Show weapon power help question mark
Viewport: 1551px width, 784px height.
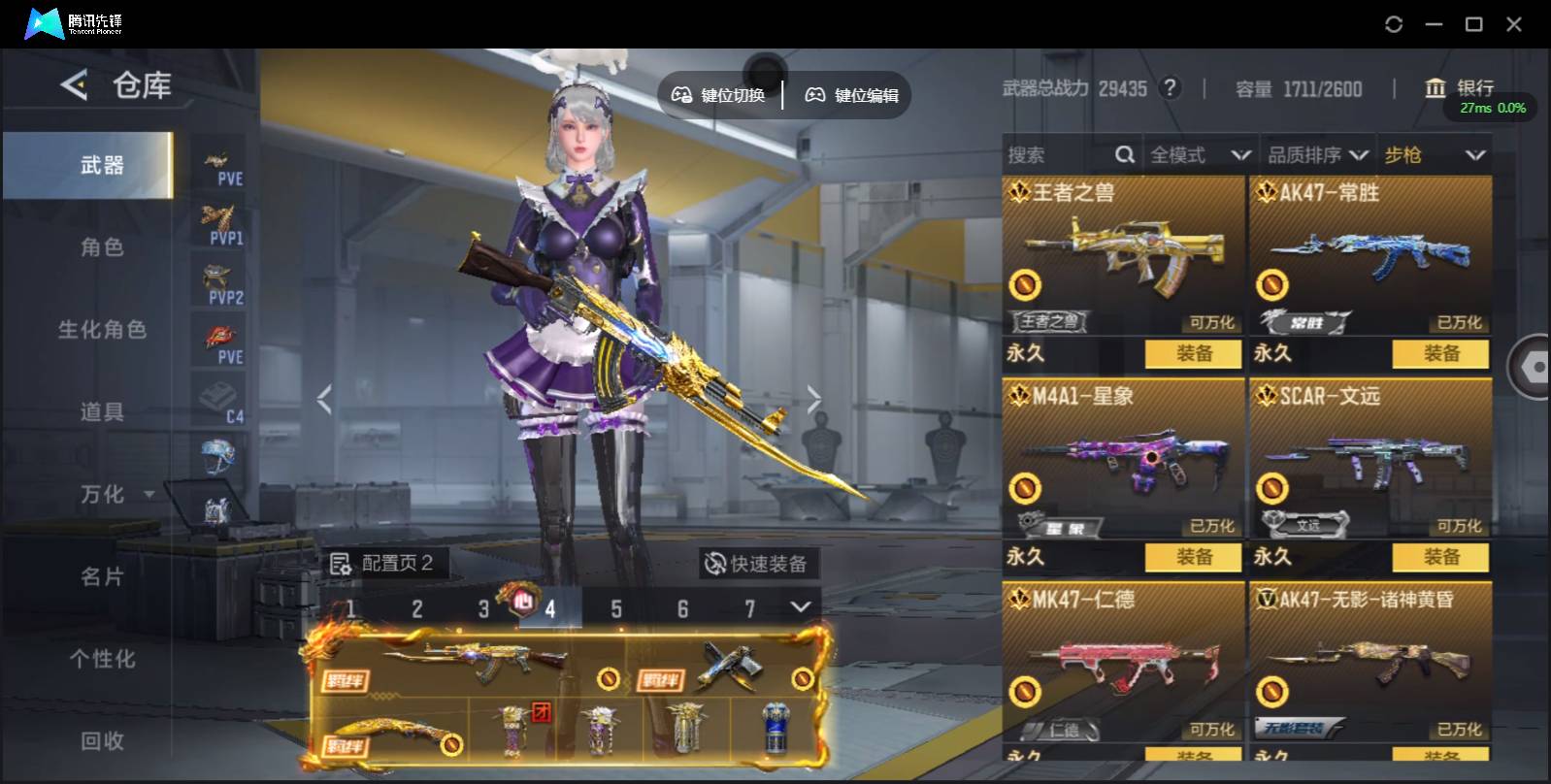click(x=1171, y=88)
